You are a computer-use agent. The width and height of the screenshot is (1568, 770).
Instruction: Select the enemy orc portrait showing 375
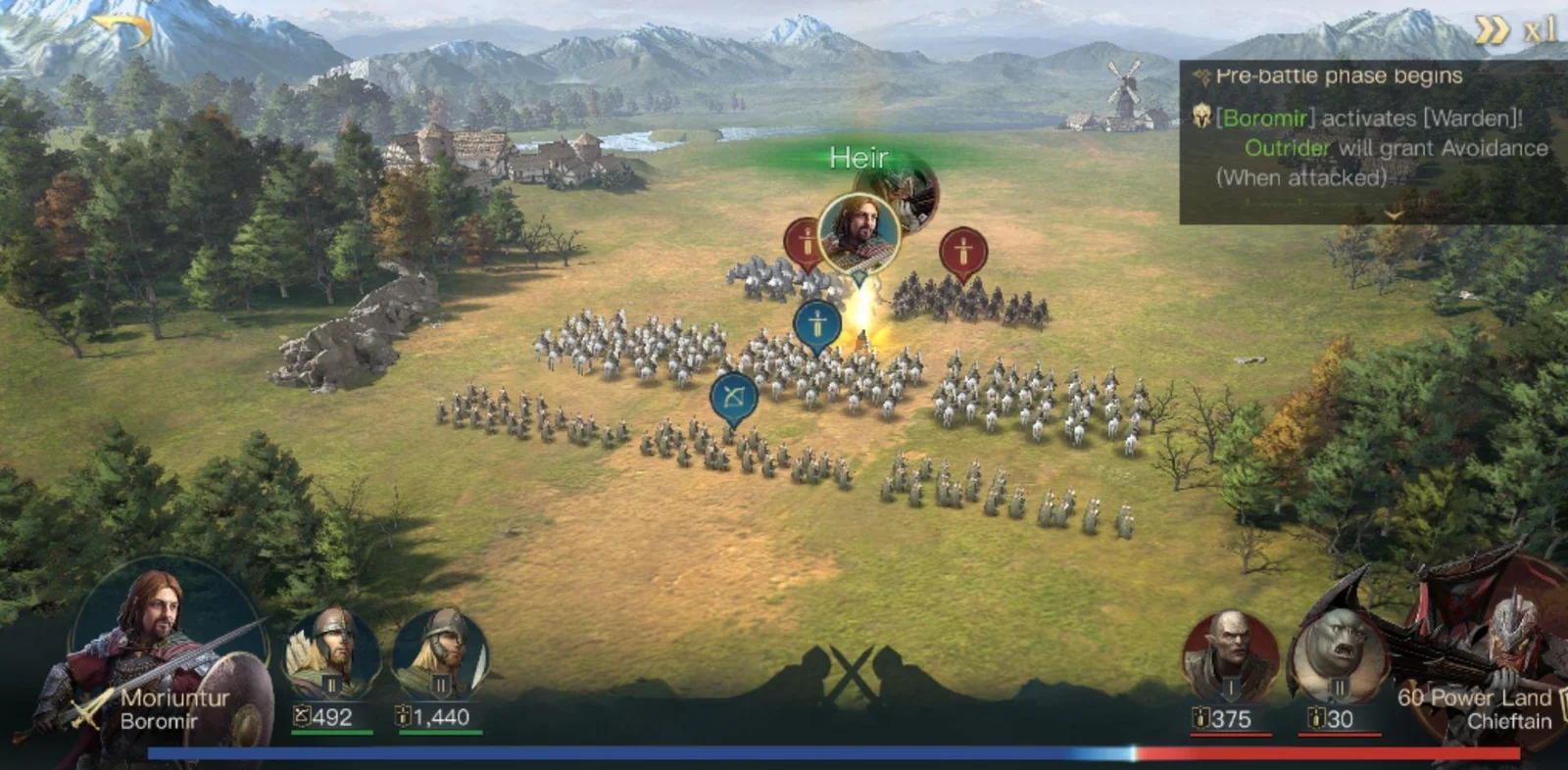(1229, 656)
